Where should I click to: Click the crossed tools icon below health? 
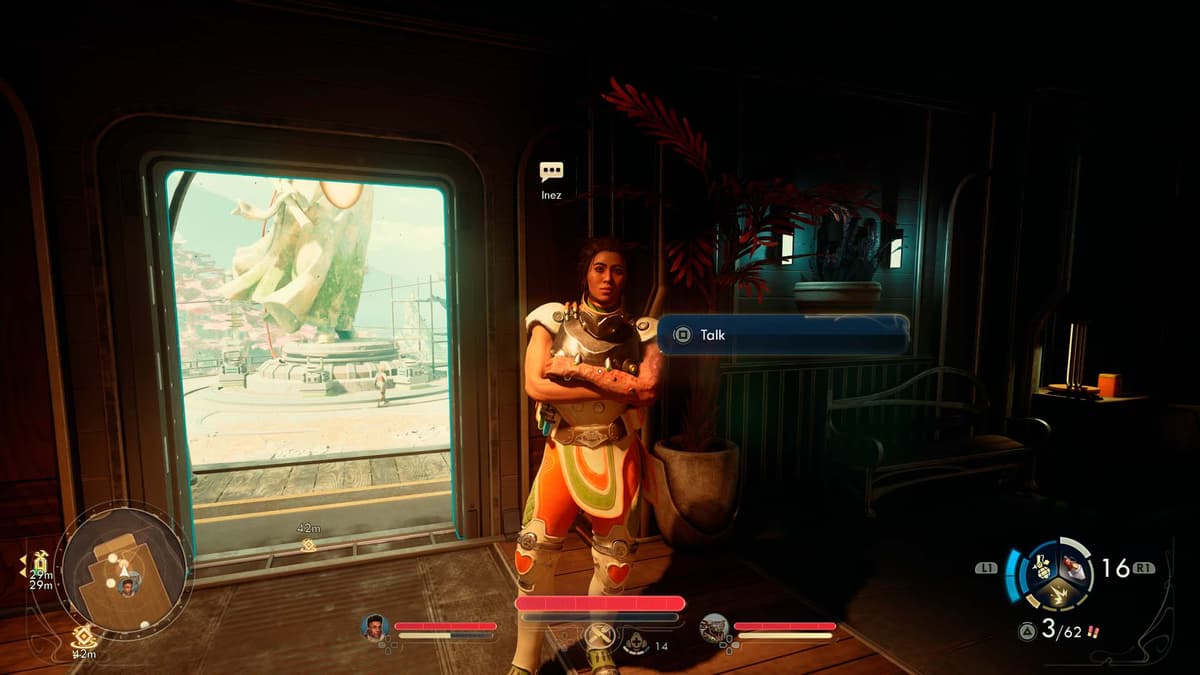(599, 637)
